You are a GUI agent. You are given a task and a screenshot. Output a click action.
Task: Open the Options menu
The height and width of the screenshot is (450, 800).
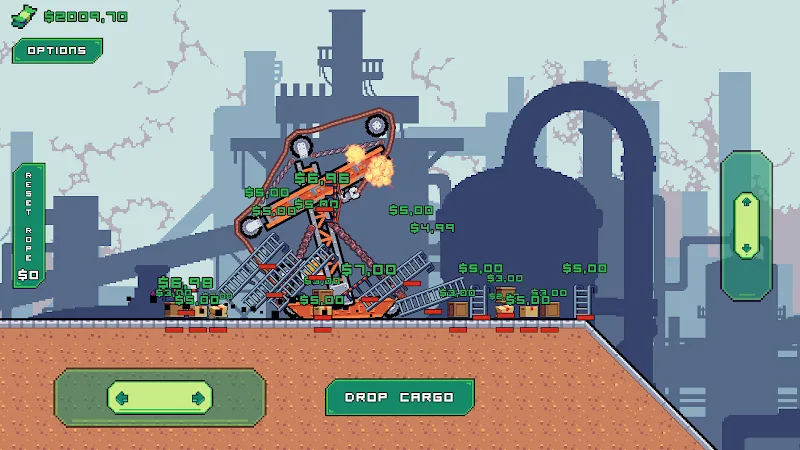tap(57, 51)
